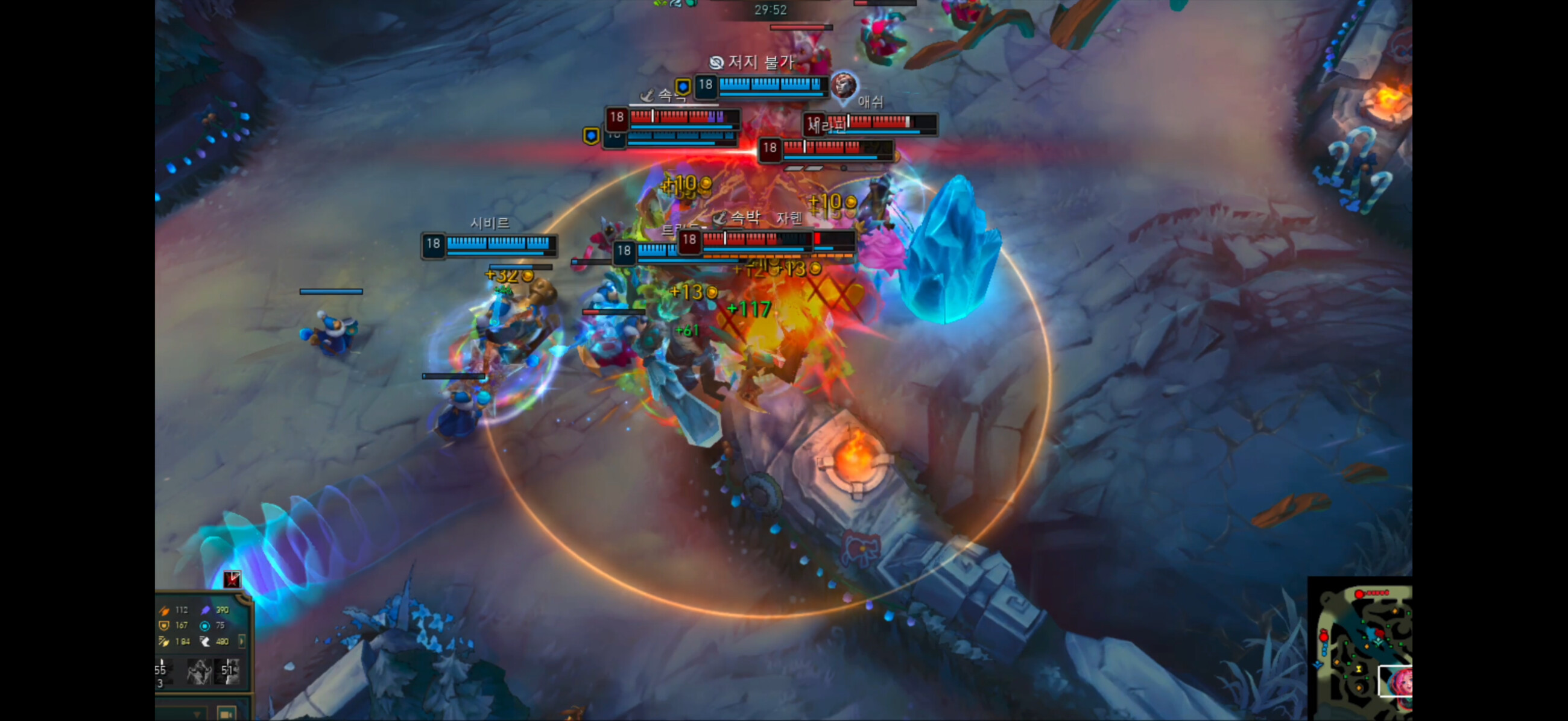Click the rune icon showing cooldown 51

[x=230, y=670]
